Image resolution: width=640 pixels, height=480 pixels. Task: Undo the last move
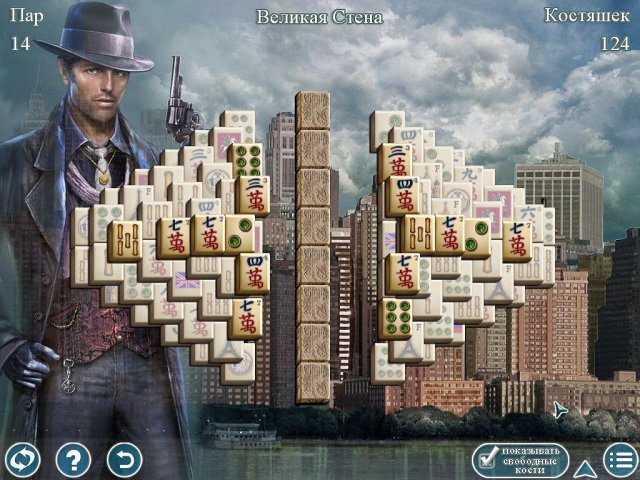tap(124, 459)
